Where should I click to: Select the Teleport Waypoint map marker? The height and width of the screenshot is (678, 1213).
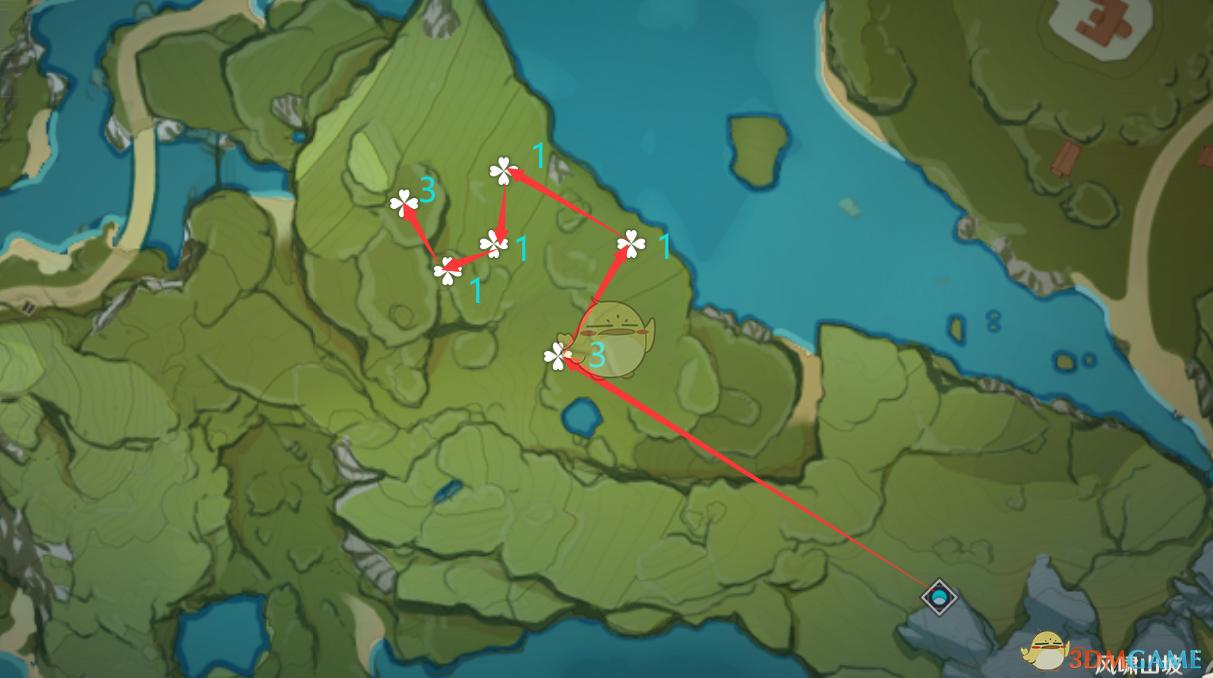[938, 598]
